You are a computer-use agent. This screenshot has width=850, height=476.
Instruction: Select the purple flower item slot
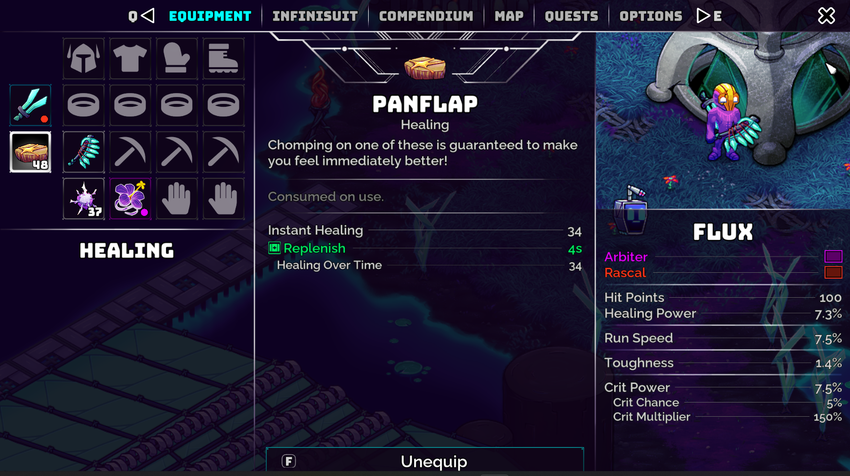tap(130, 197)
